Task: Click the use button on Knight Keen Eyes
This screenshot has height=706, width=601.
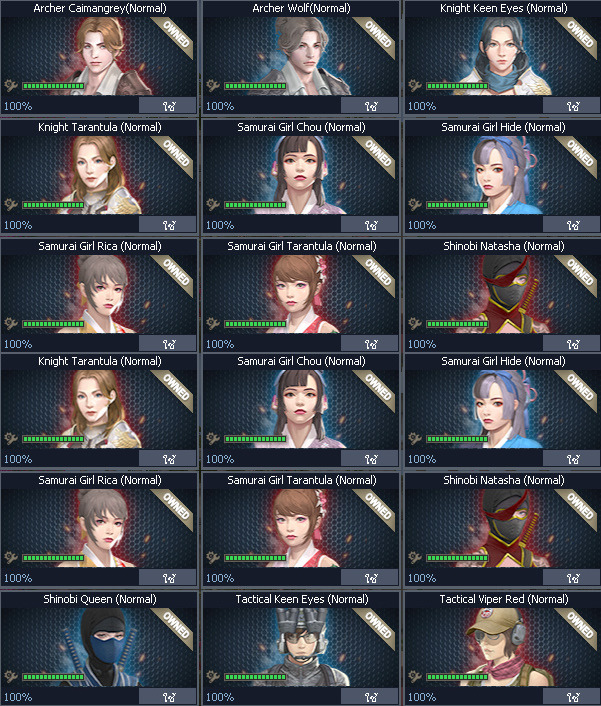Action: [x=571, y=105]
